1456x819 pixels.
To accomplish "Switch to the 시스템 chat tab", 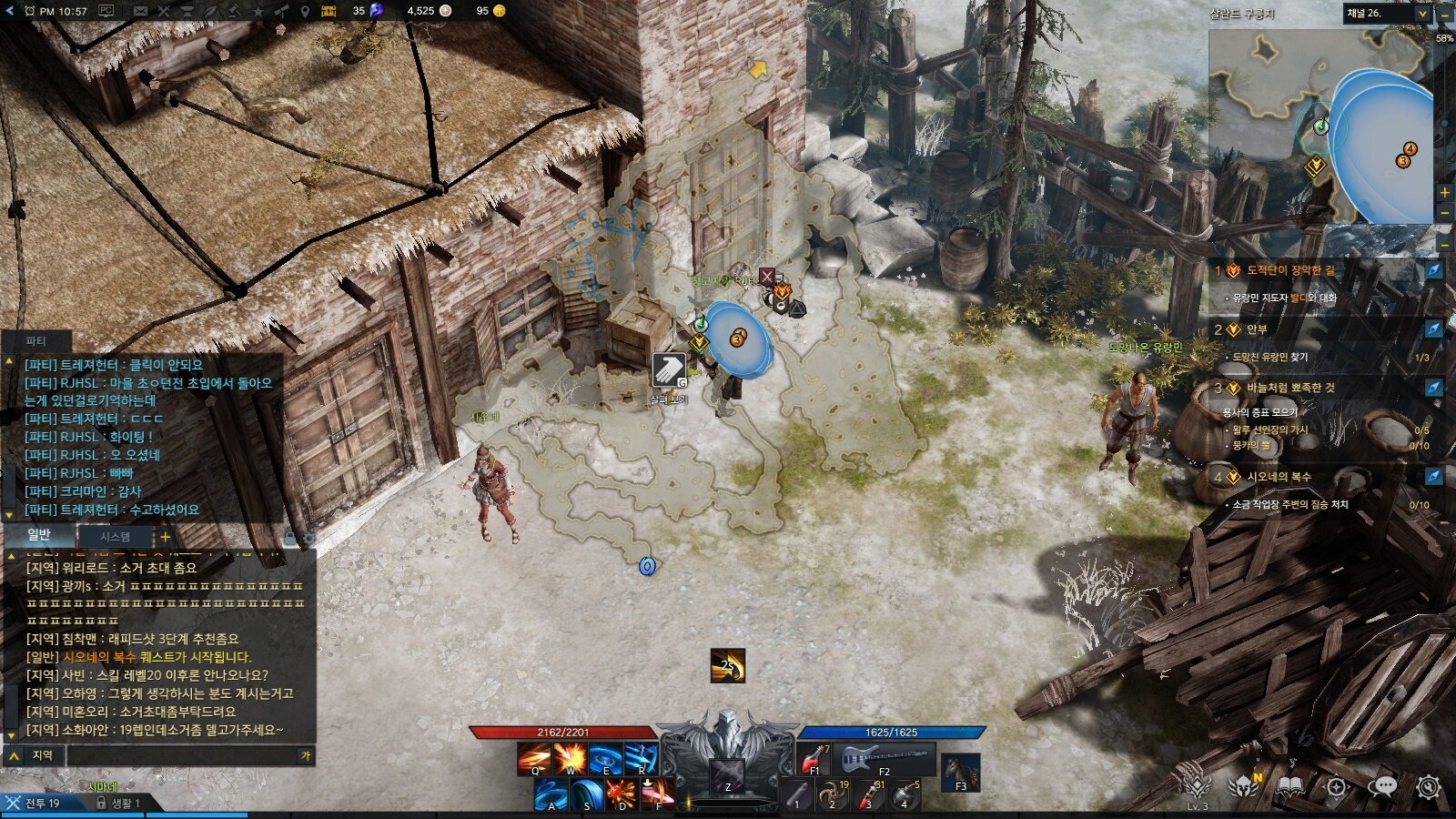I will click(x=115, y=537).
